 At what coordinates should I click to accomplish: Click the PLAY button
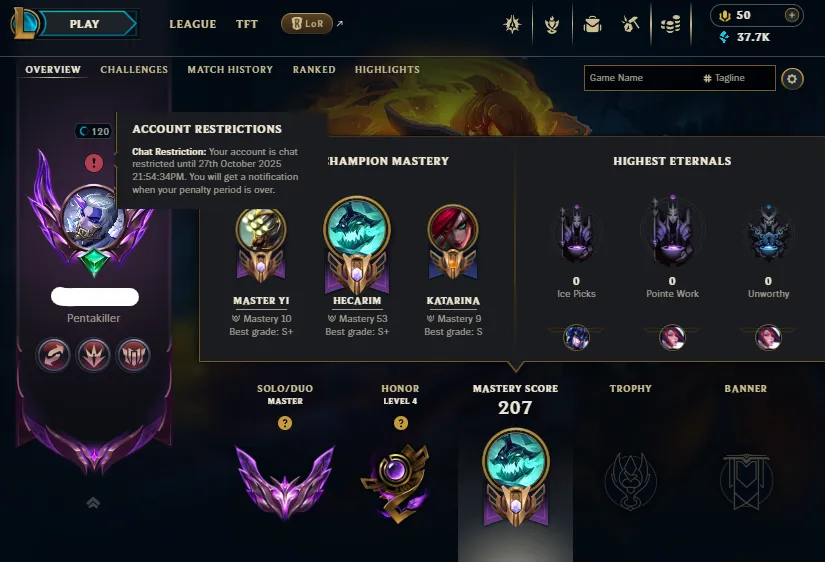pyautogui.click(x=85, y=24)
